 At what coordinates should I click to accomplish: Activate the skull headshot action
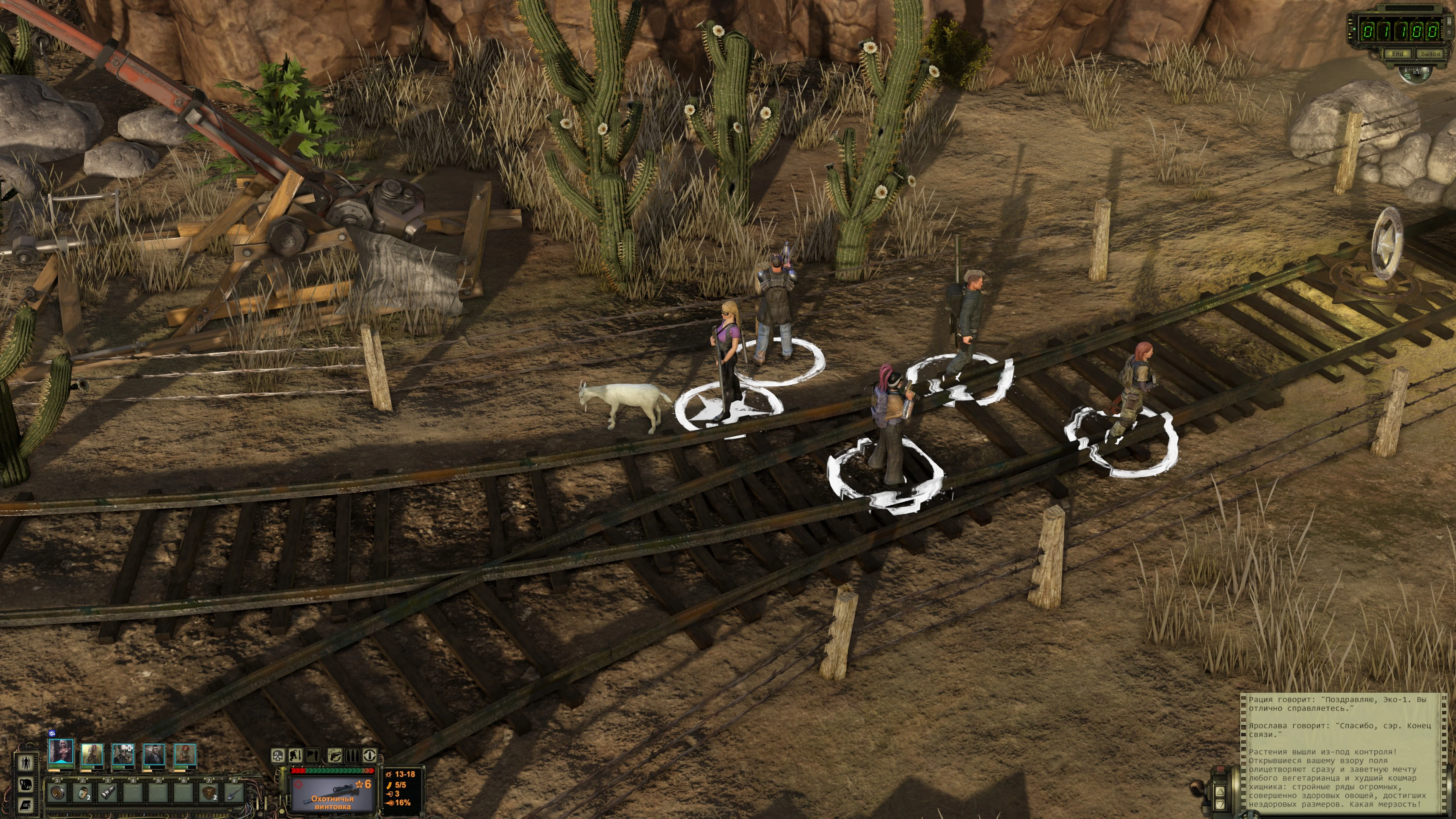pyautogui.click(x=278, y=755)
